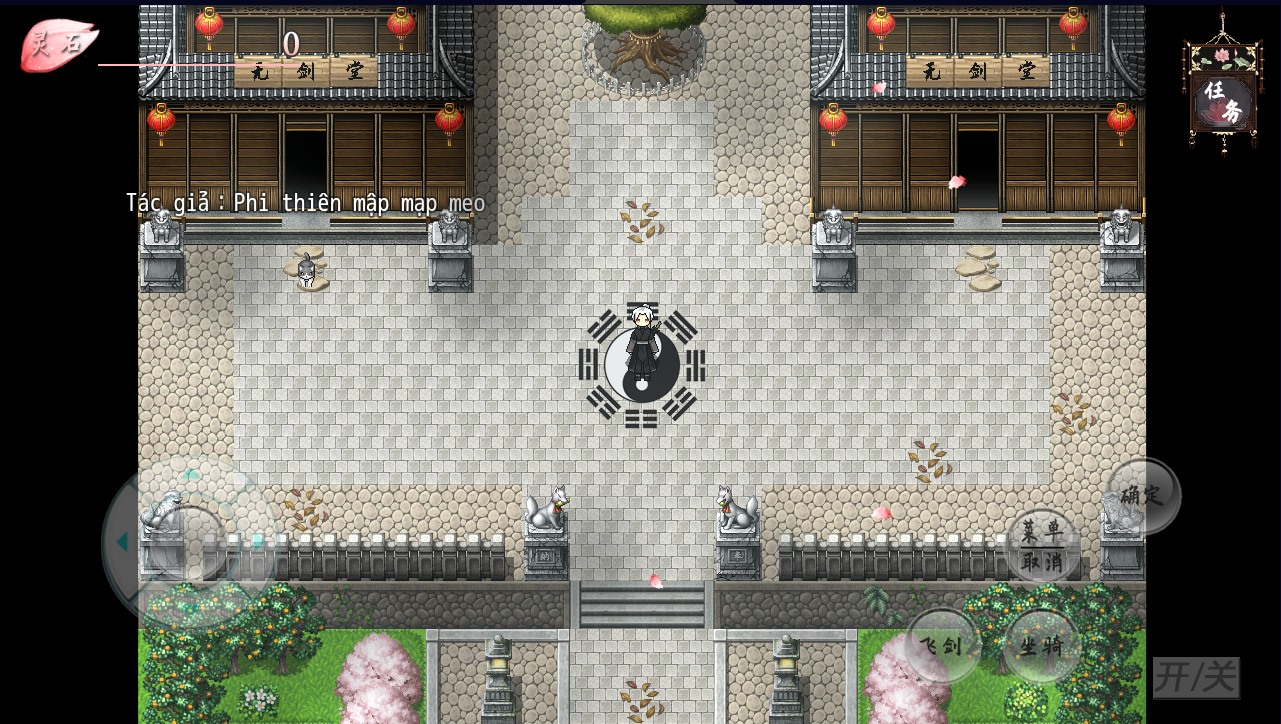Open the 任务 quest board hanging top-right
The image size is (1281, 724).
coord(1221,95)
